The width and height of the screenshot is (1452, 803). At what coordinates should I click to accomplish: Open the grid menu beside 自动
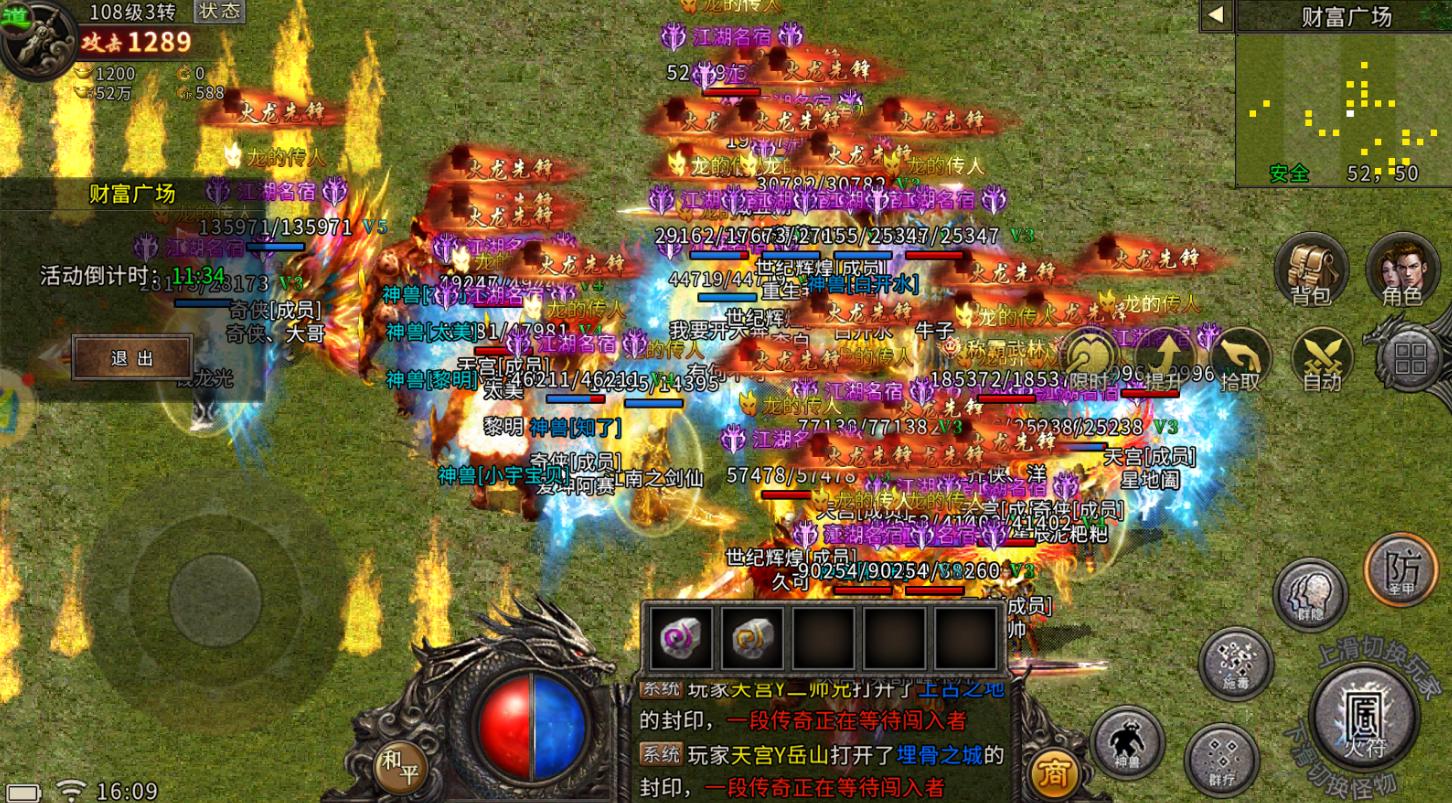[x=1410, y=358]
